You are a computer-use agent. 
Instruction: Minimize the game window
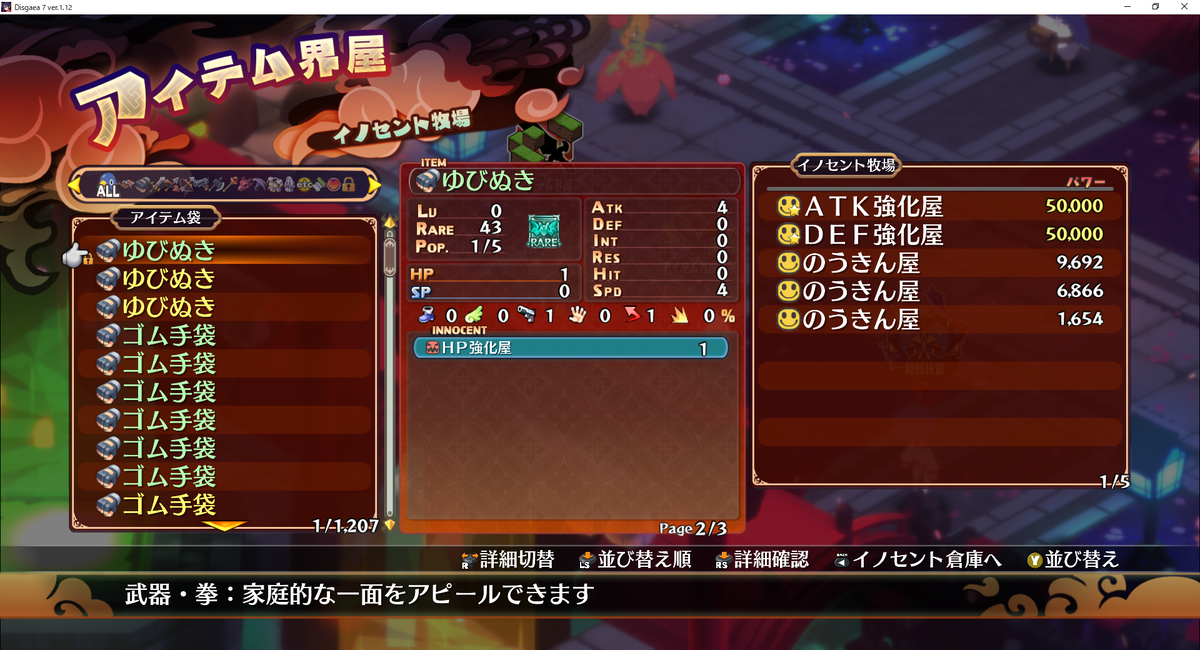(x=1127, y=7)
